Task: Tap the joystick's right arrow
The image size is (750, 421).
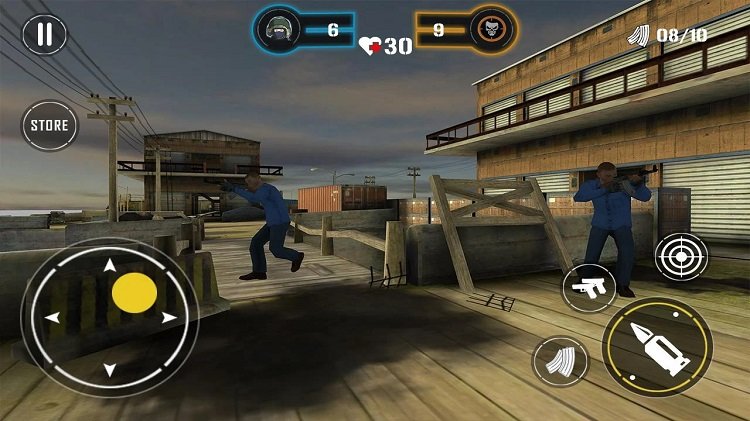Action: (x=169, y=318)
